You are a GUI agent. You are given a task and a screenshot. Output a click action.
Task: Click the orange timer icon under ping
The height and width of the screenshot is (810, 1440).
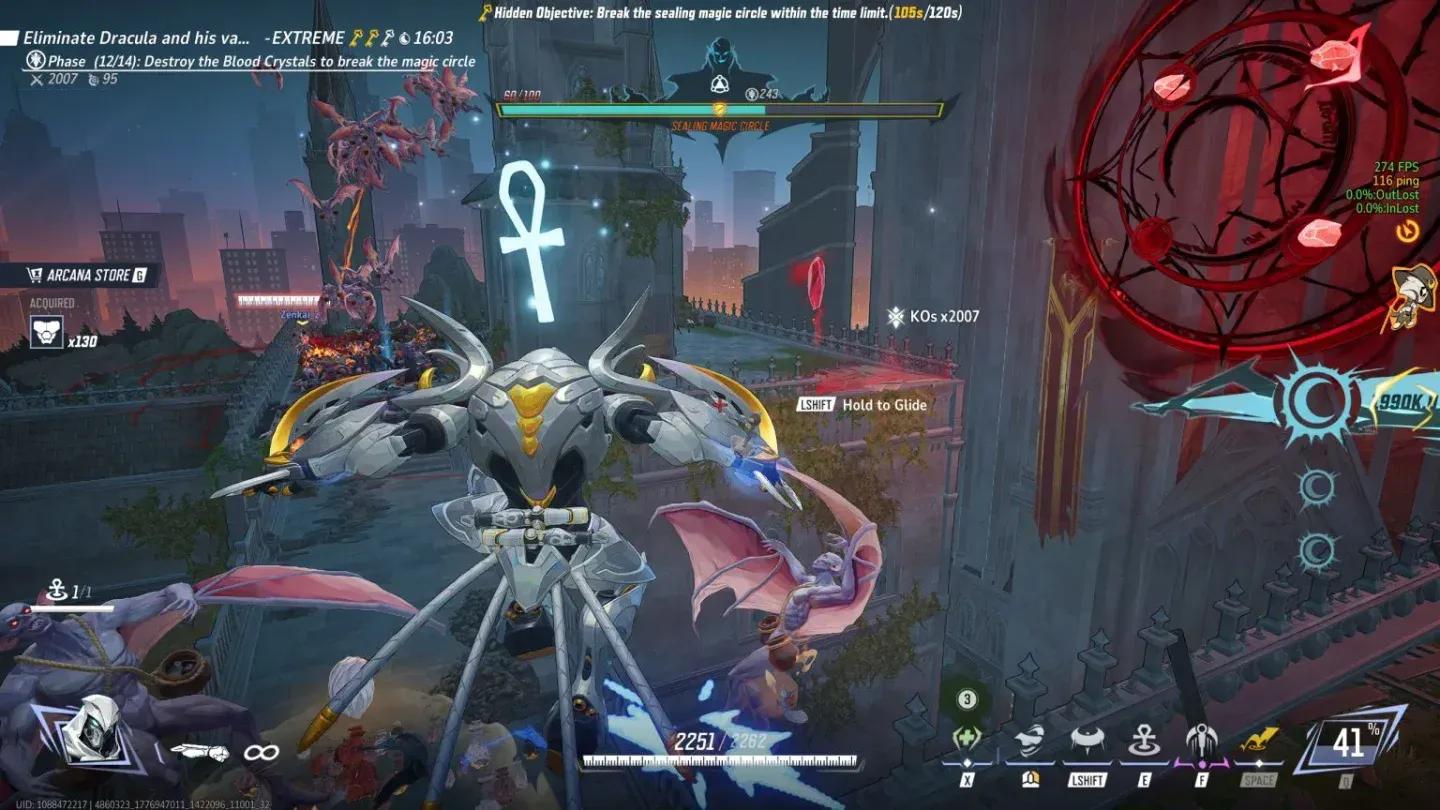pos(1409,232)
